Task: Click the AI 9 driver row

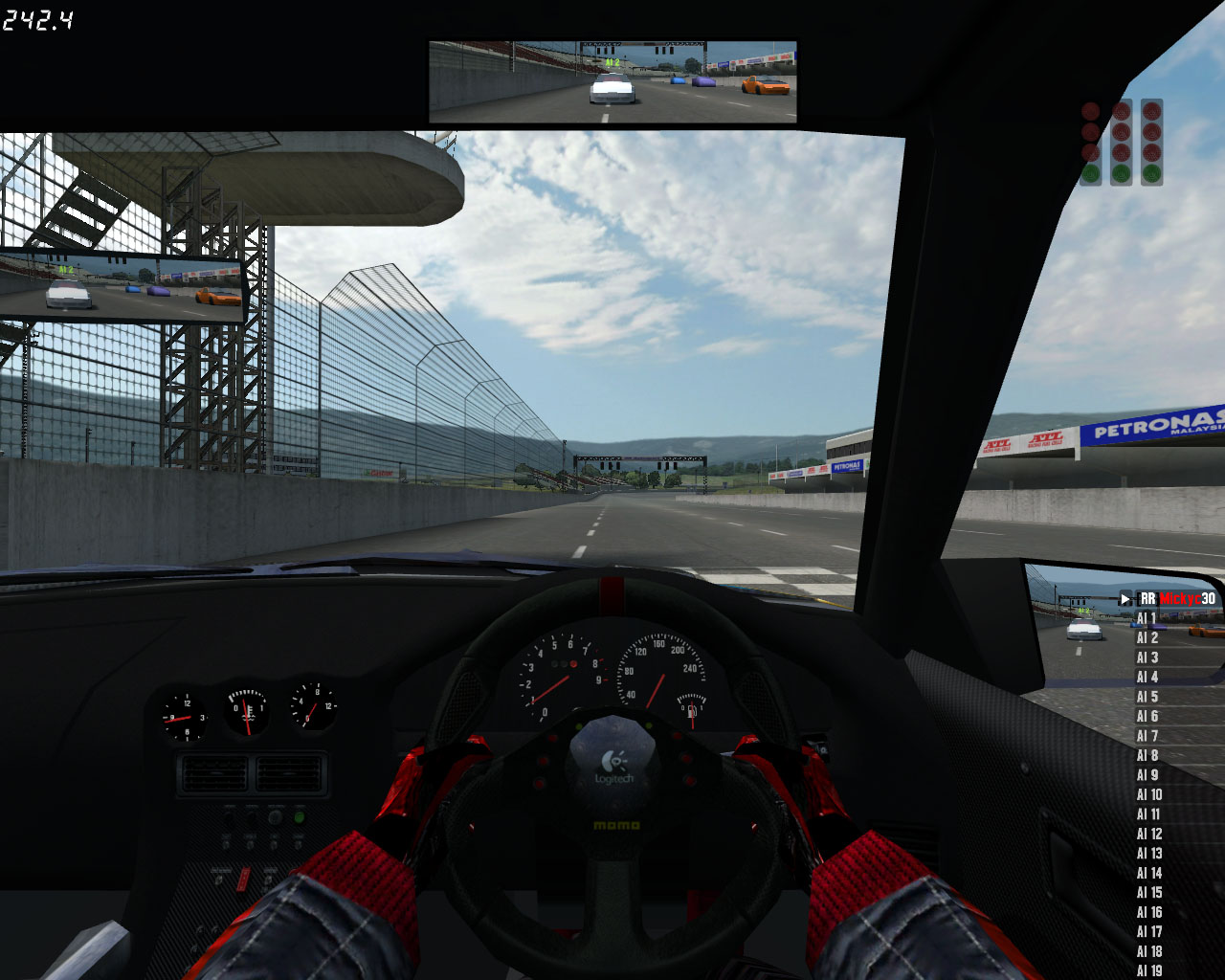Action: point(1147,775)
